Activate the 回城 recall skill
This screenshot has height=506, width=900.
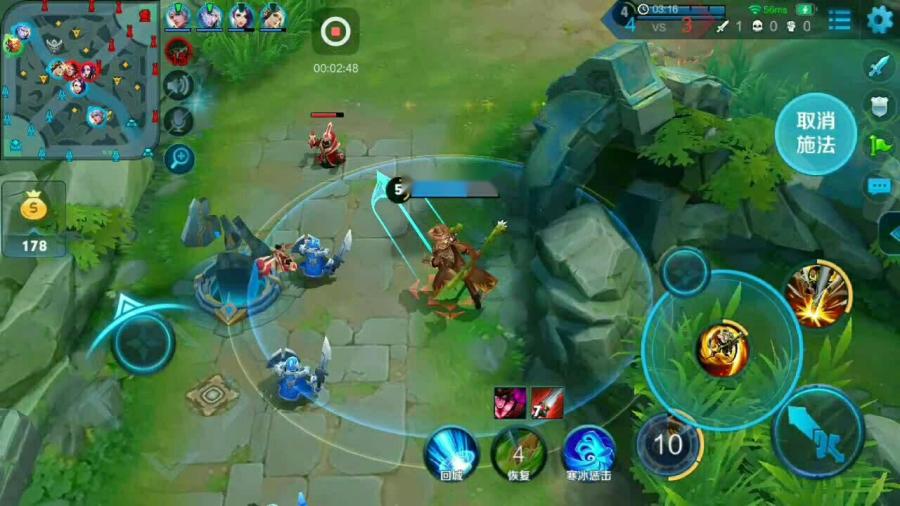pos(451,451)
